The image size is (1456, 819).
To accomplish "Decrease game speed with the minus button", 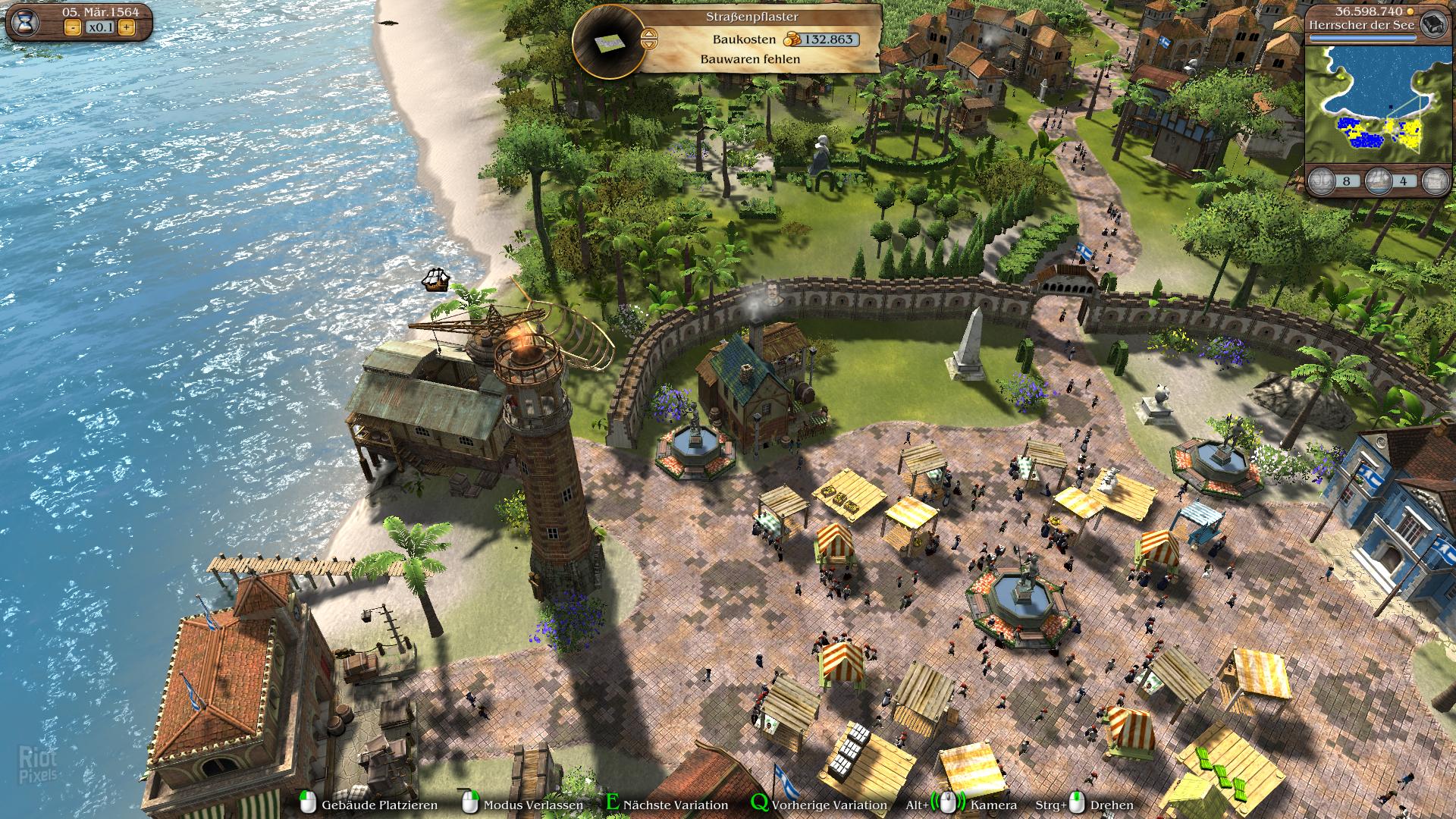I will (x=73, y=28).
